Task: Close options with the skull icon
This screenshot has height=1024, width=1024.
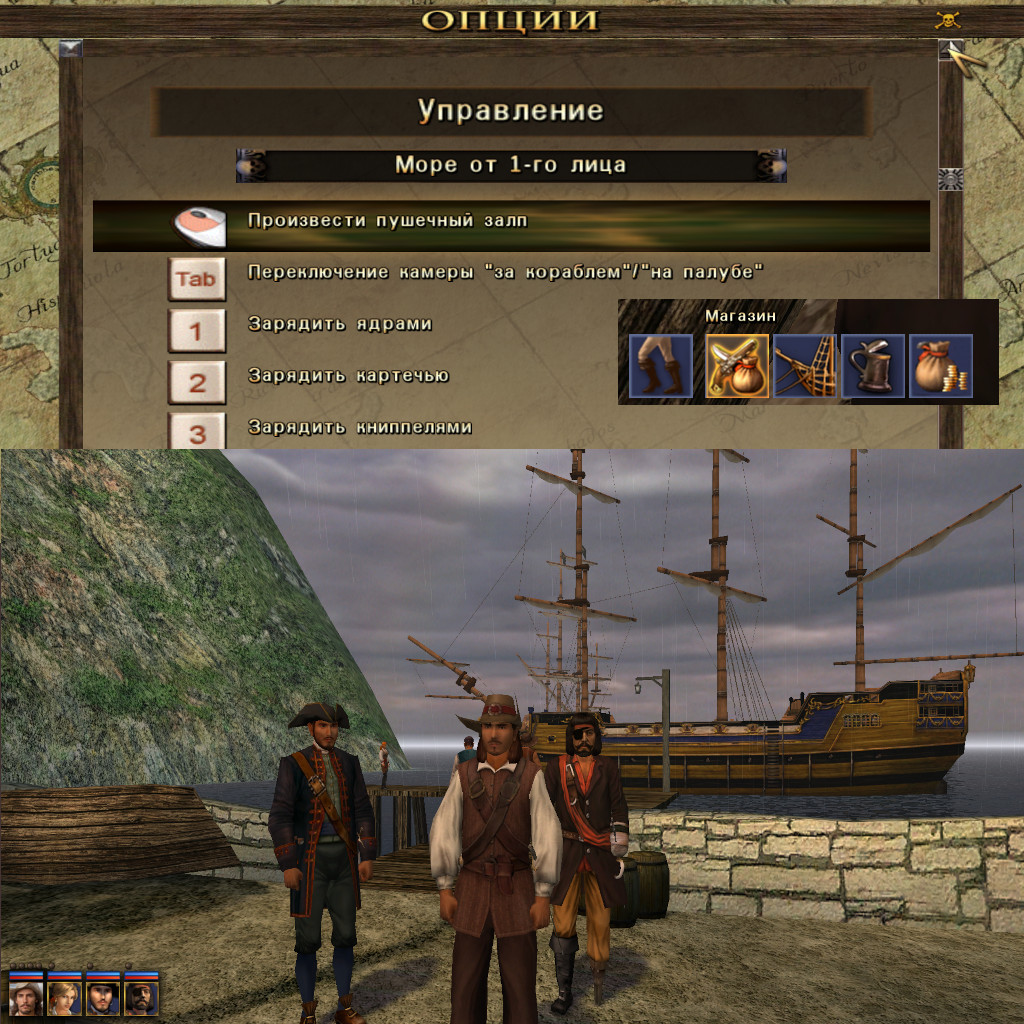Action: (x=947, y=20)
